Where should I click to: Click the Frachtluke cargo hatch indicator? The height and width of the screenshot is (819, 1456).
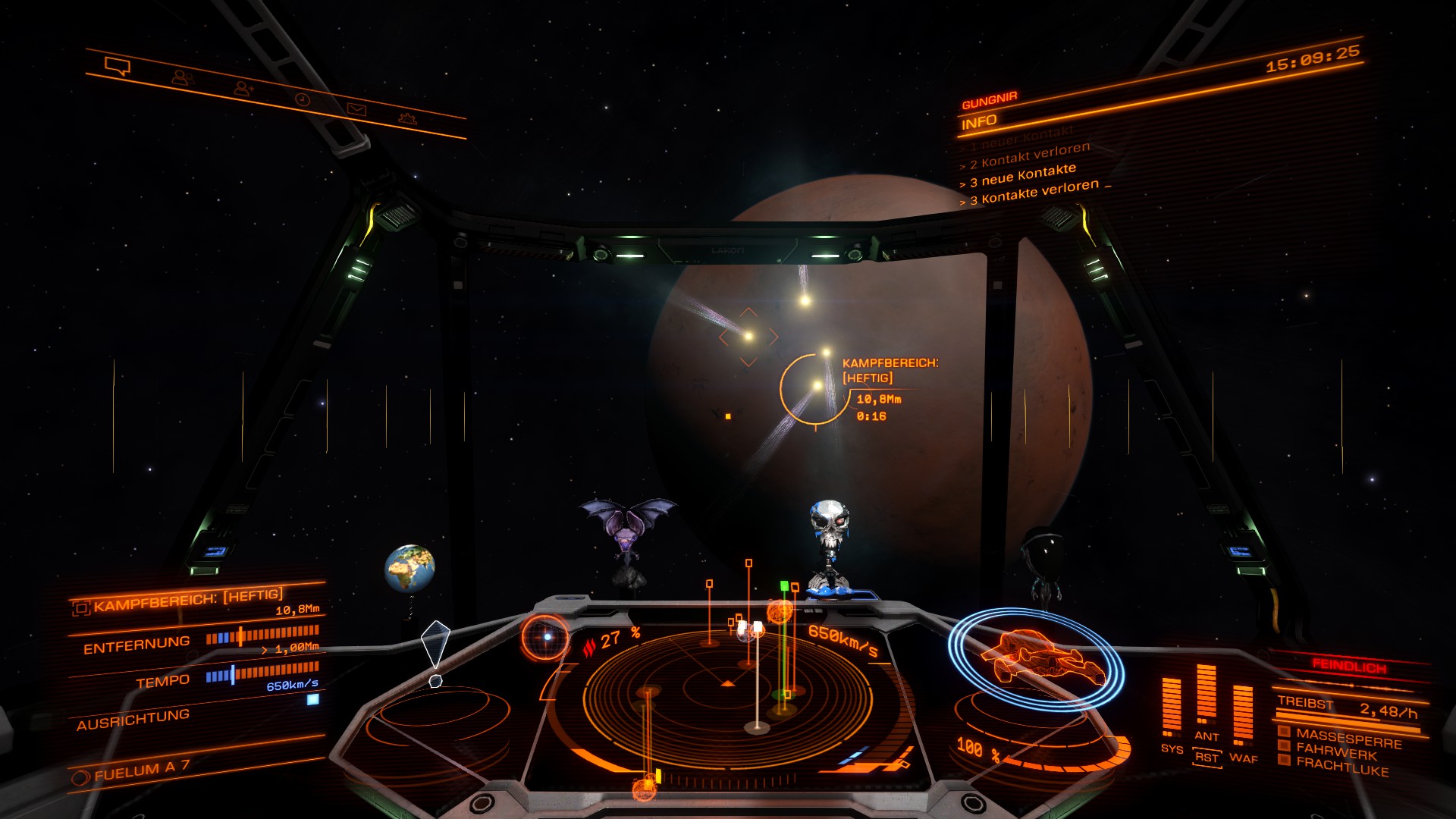(x=1341, y=767)
